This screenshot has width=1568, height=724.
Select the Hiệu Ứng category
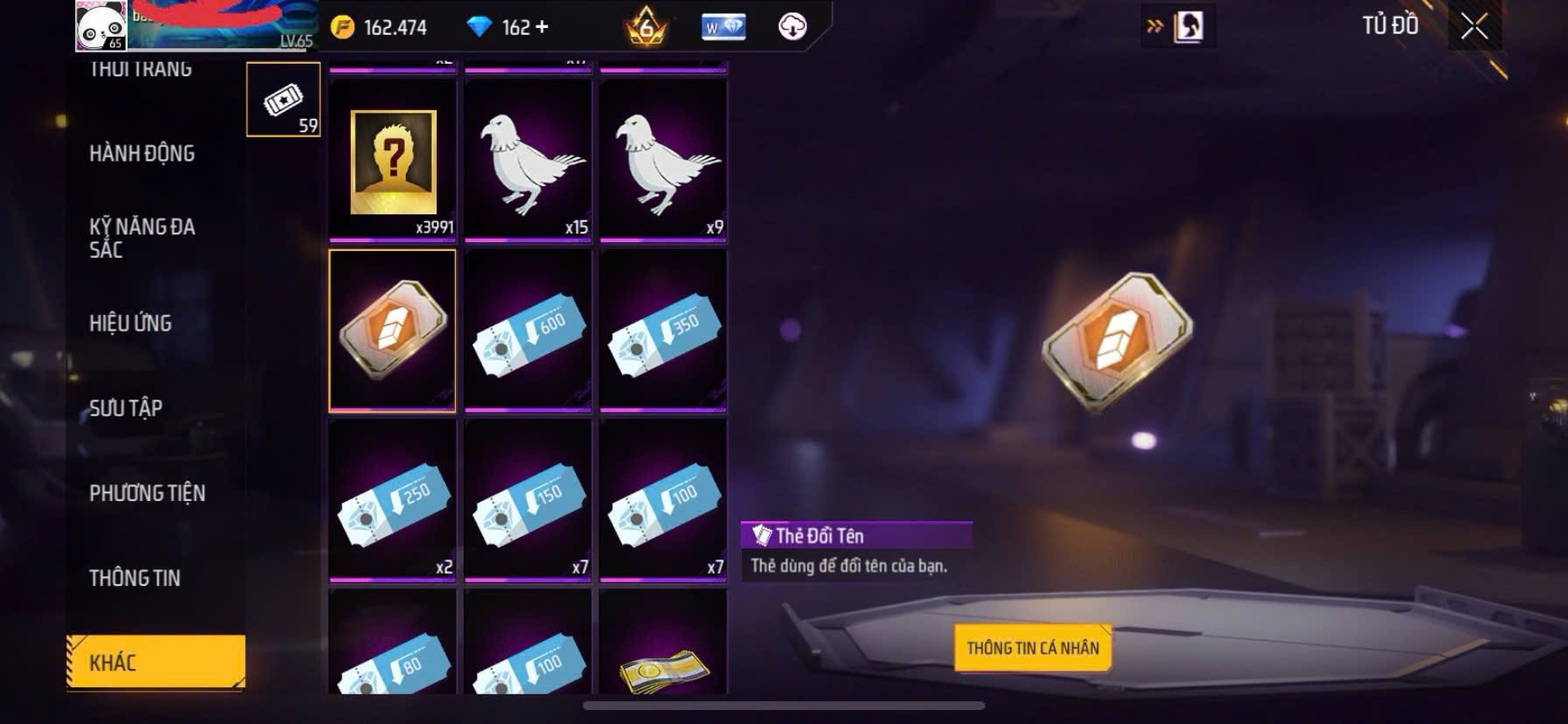pos(130,324)
